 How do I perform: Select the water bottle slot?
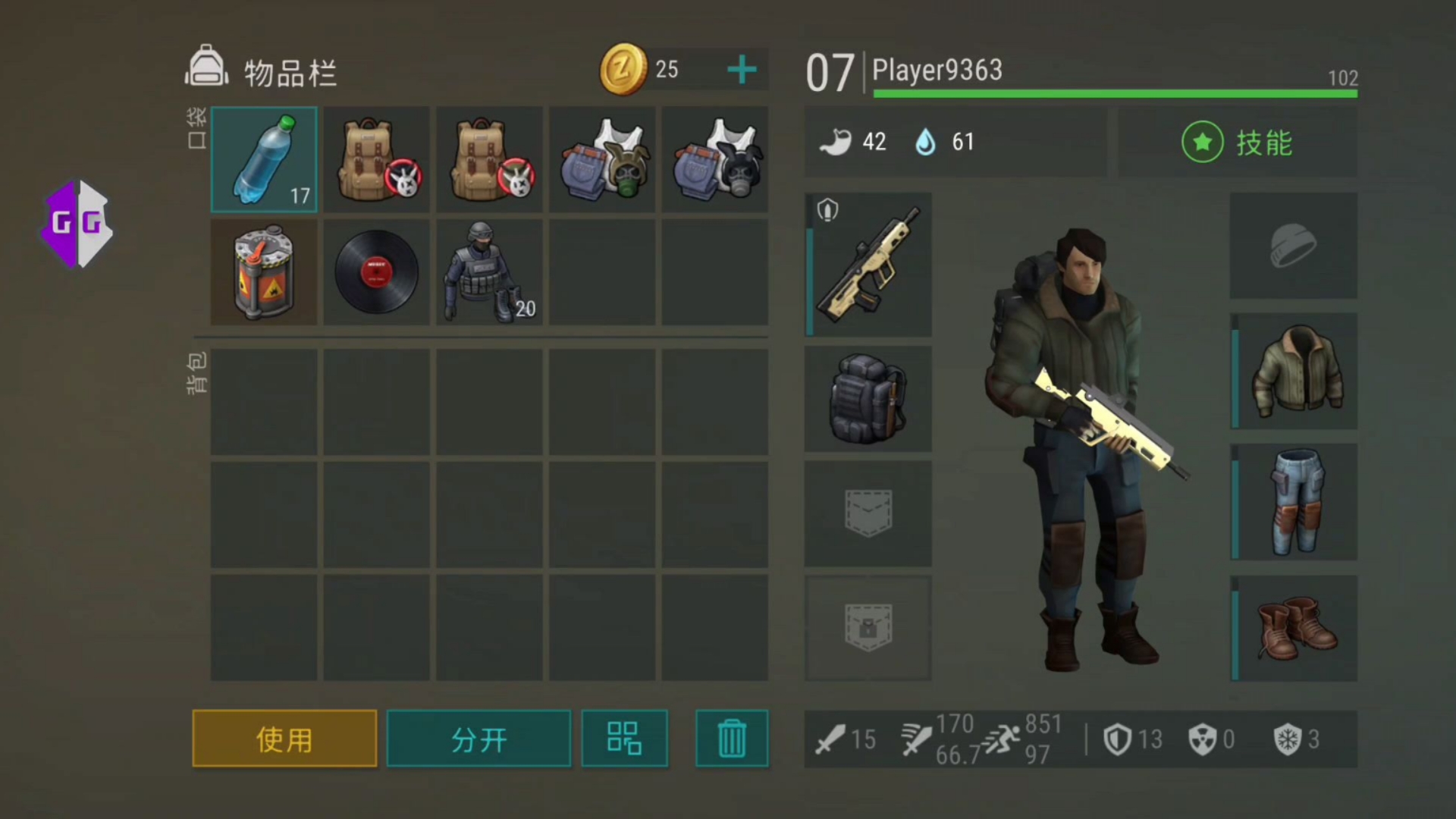264,159
